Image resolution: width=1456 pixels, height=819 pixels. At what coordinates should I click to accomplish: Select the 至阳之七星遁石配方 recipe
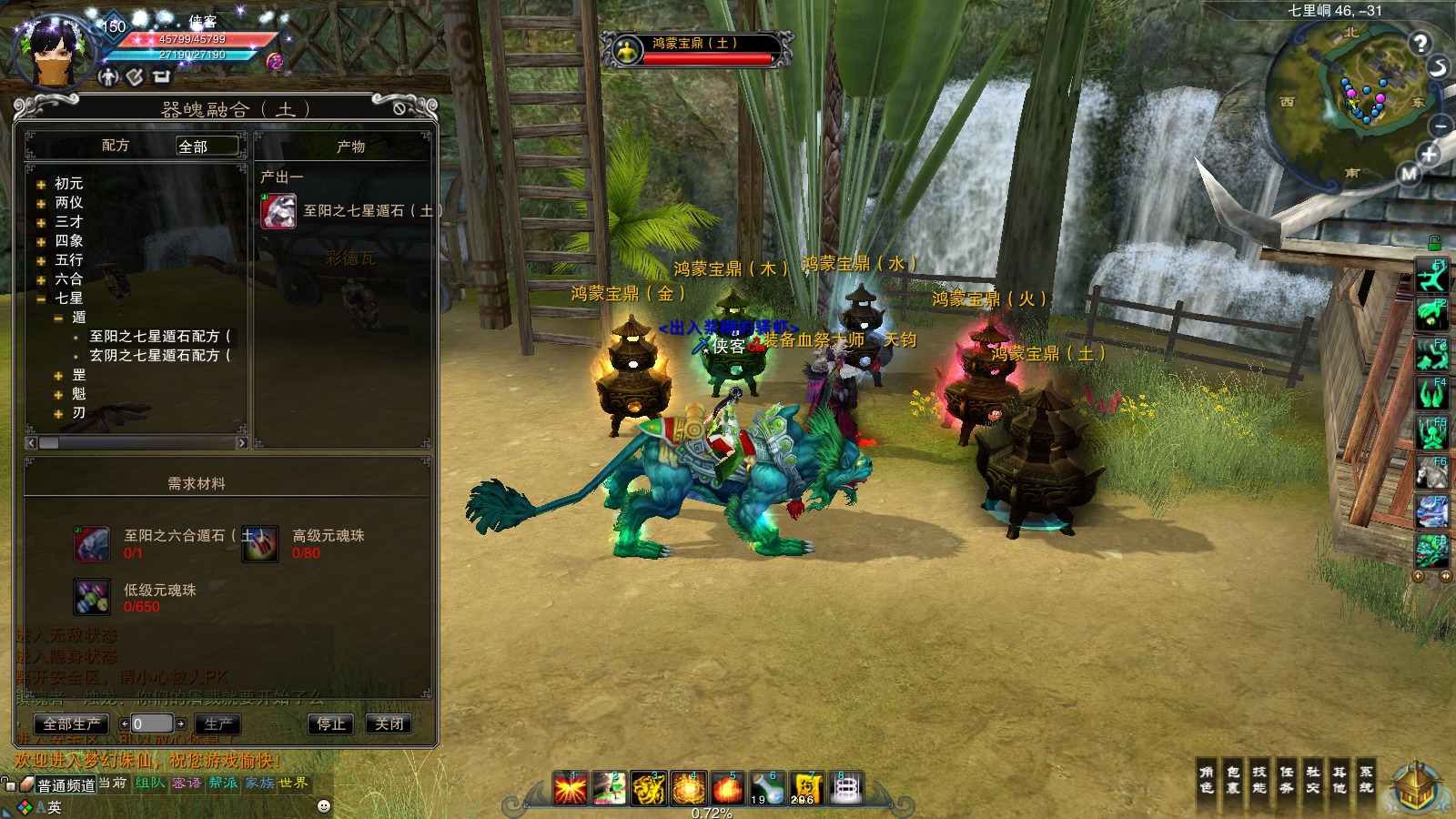[x=159, y=337]
